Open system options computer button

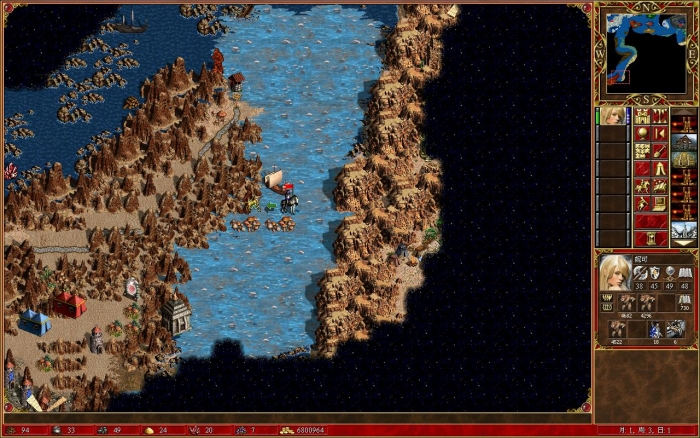click(x=660, y=204)
